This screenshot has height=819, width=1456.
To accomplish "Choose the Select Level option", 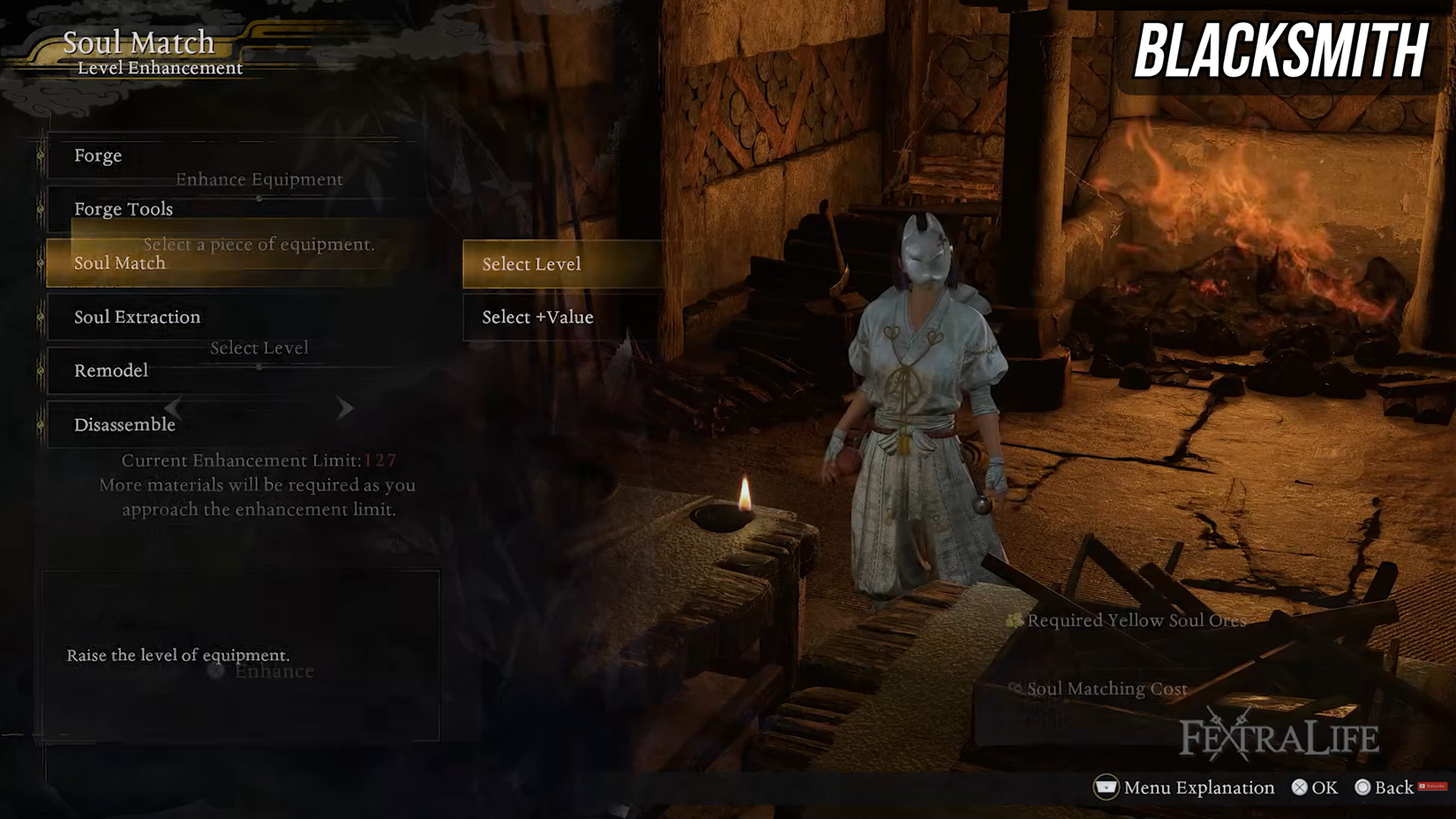I will click(x=531, y=263).
